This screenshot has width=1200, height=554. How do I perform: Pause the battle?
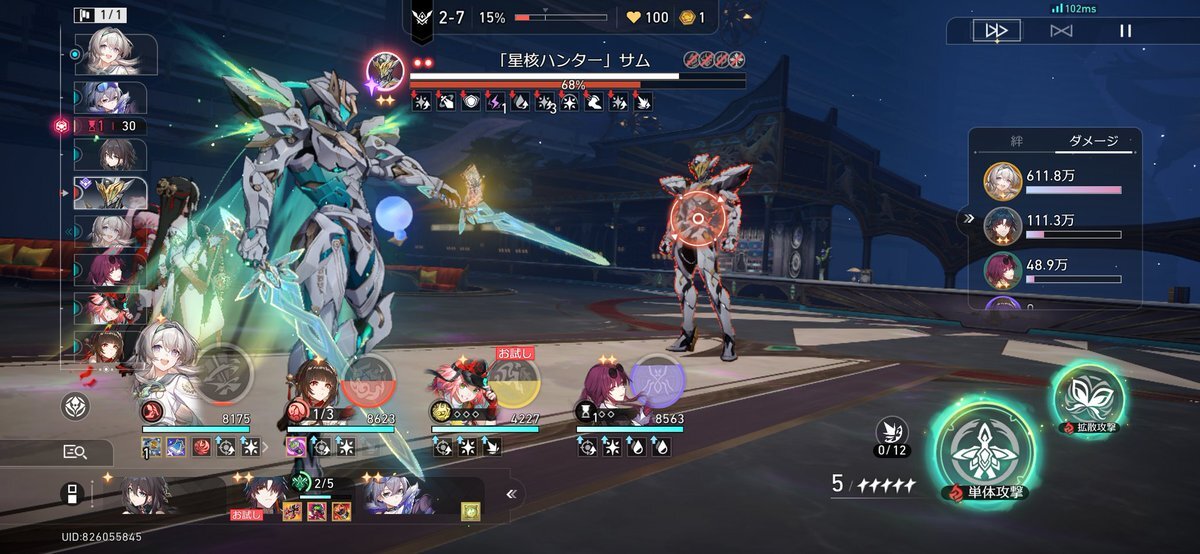tap(1126, 31)
